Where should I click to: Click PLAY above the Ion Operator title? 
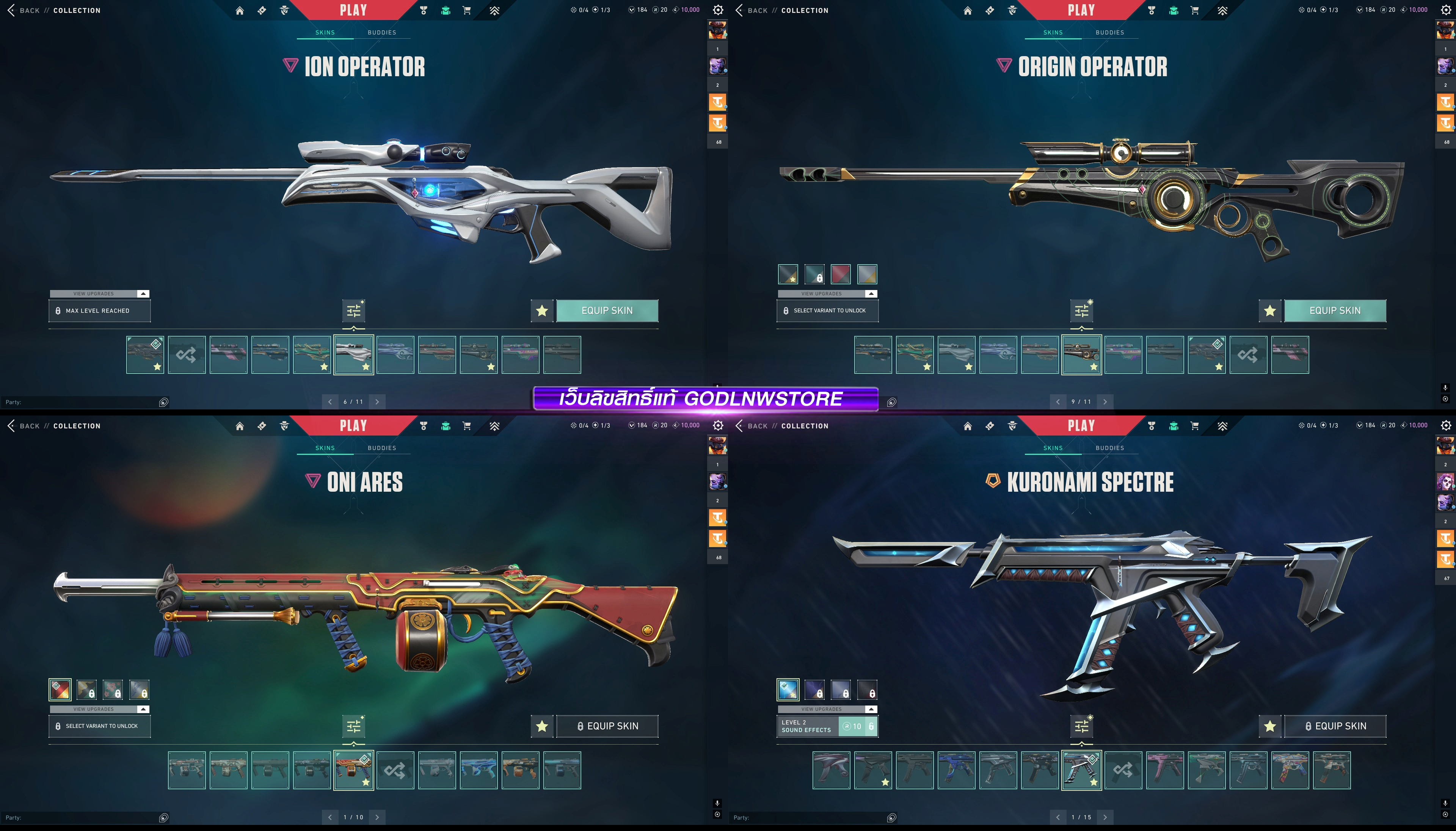pyautogui.click(x=353, y=10)
